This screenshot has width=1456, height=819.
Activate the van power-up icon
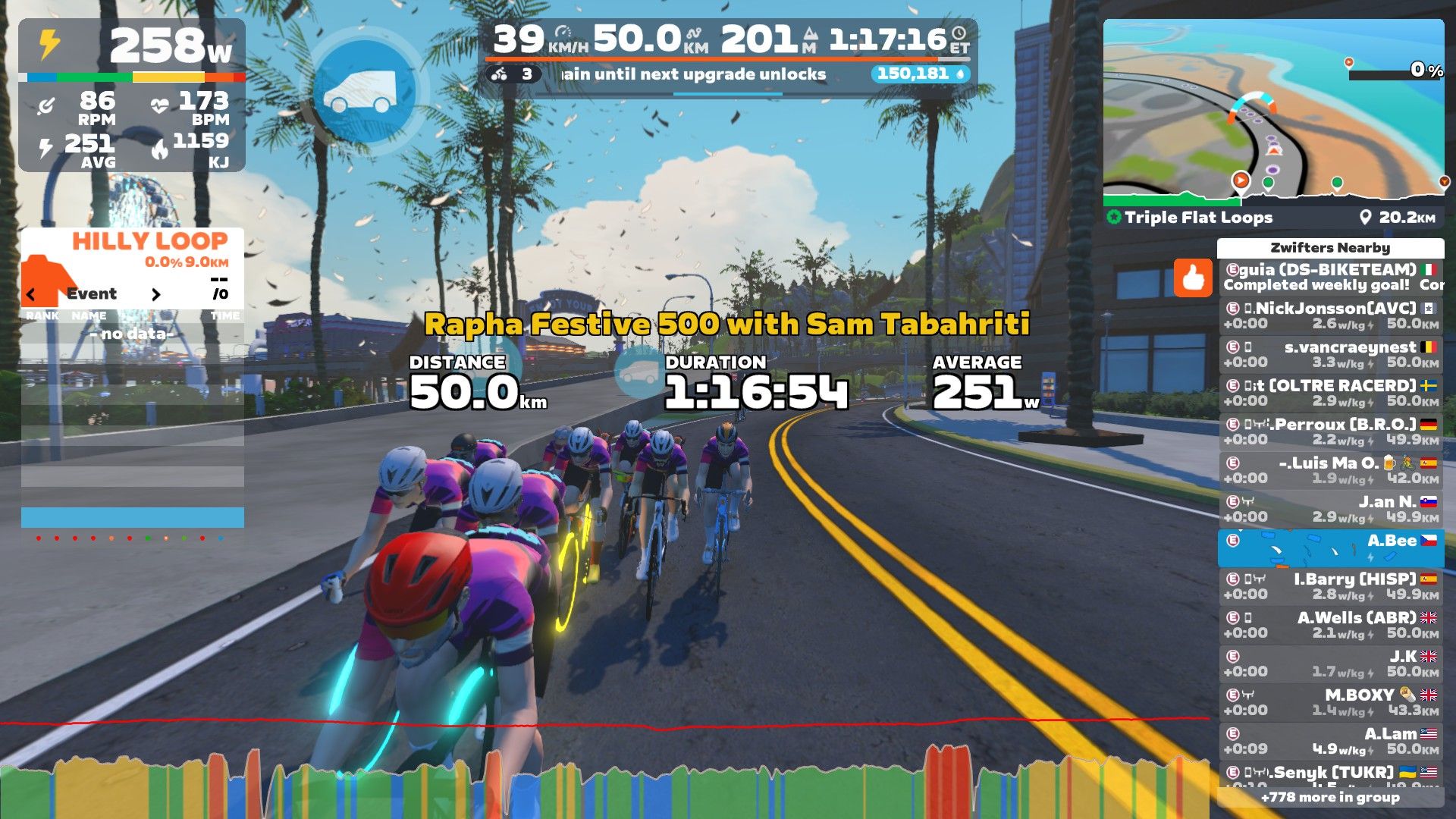click(365, 92)
